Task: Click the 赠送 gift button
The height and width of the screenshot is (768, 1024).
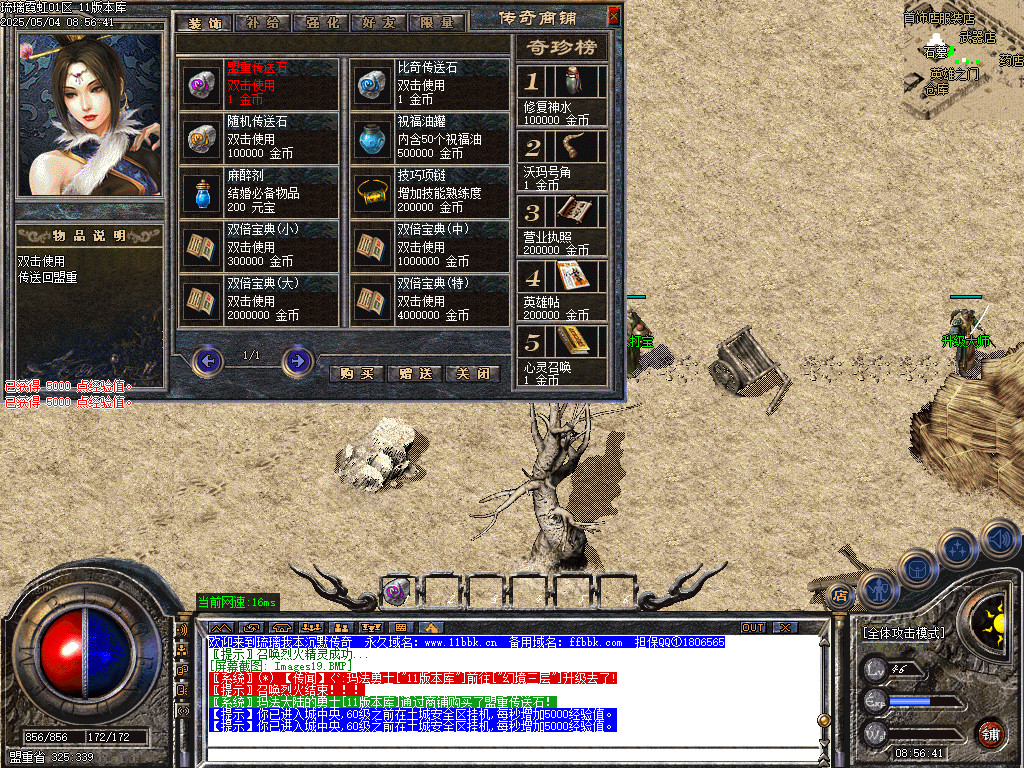Action: pyautogui.click(x=414, y=374)
